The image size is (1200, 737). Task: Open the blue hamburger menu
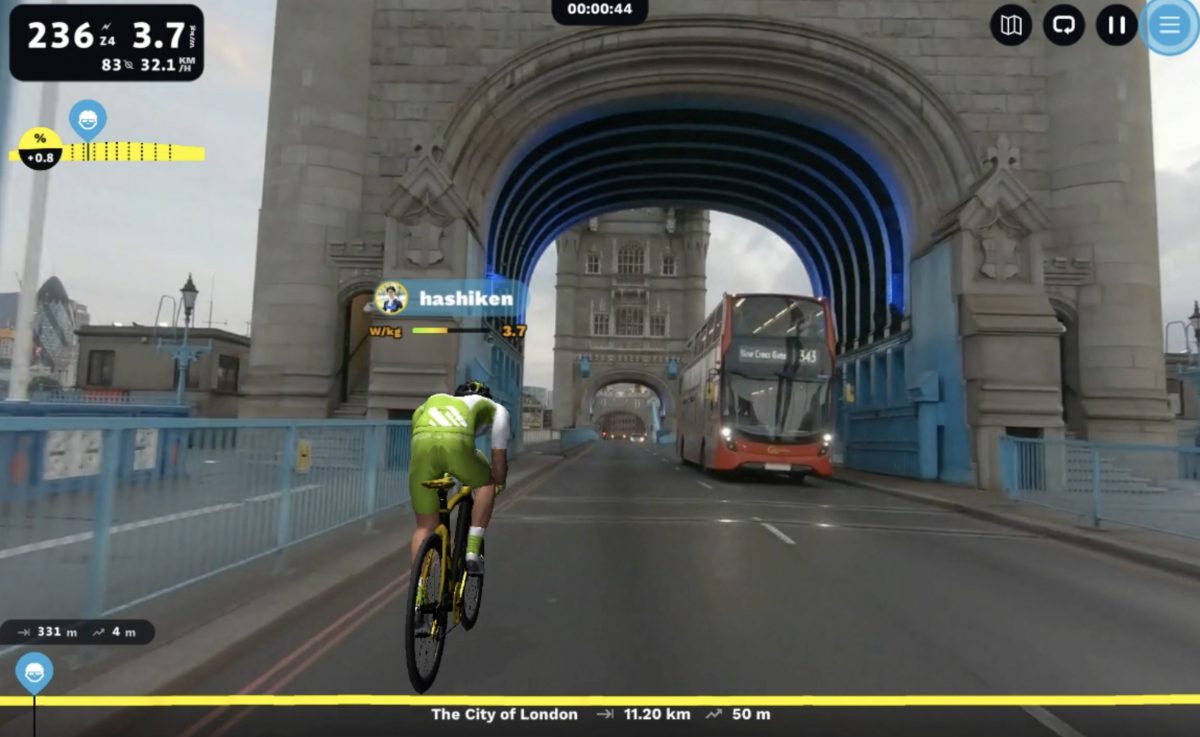point(1170,25)
